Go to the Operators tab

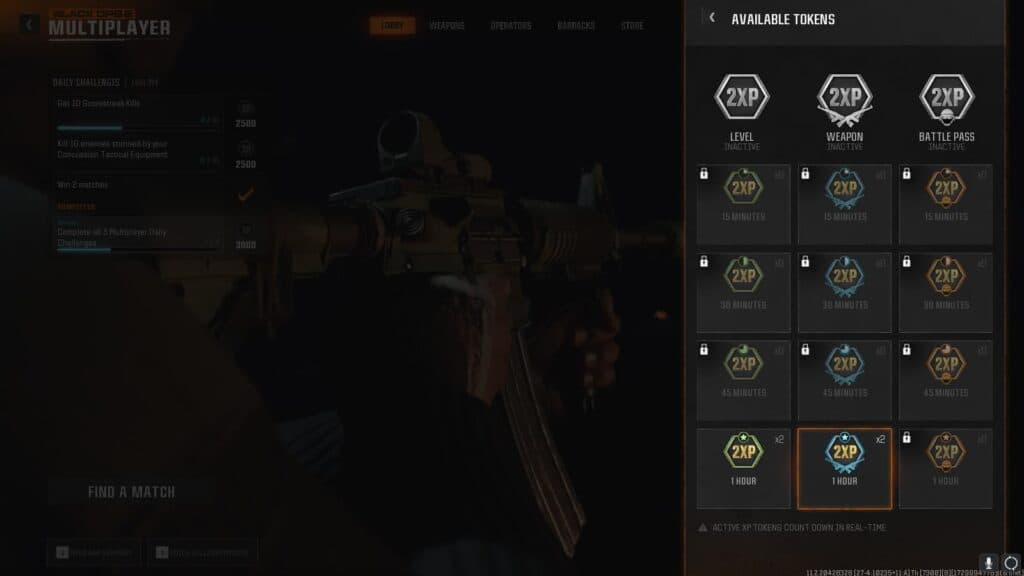[x=510, y=25]
